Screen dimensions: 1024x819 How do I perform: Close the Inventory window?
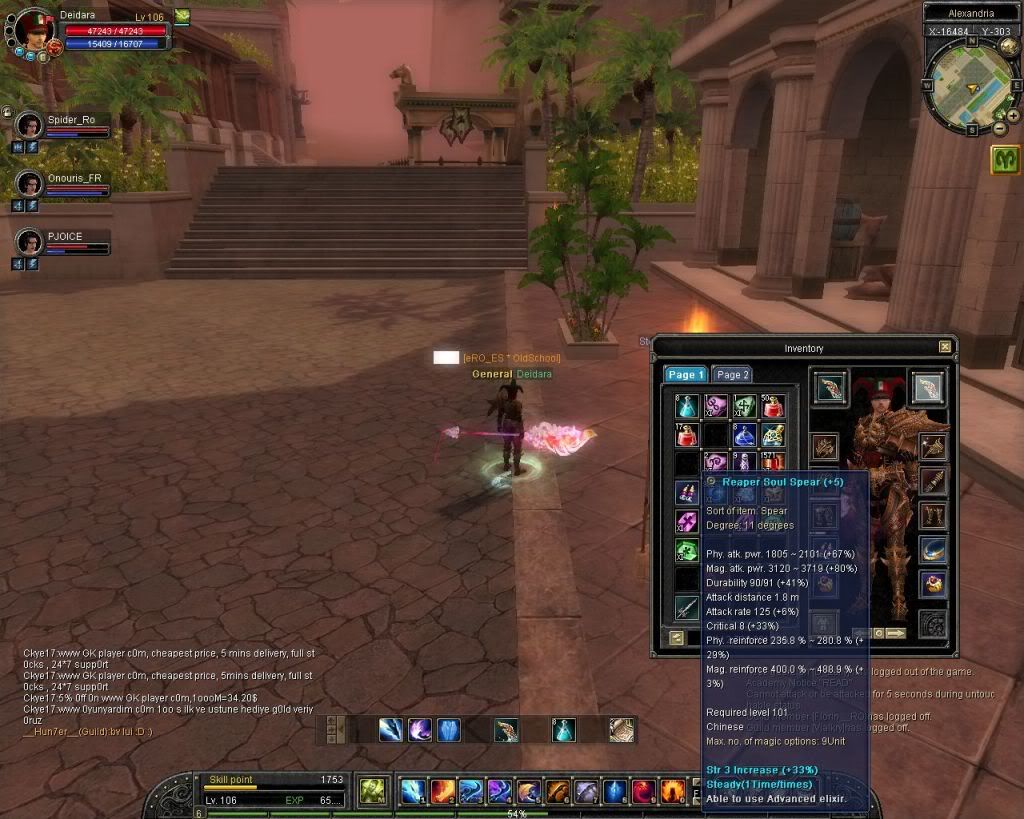[945, 347]
